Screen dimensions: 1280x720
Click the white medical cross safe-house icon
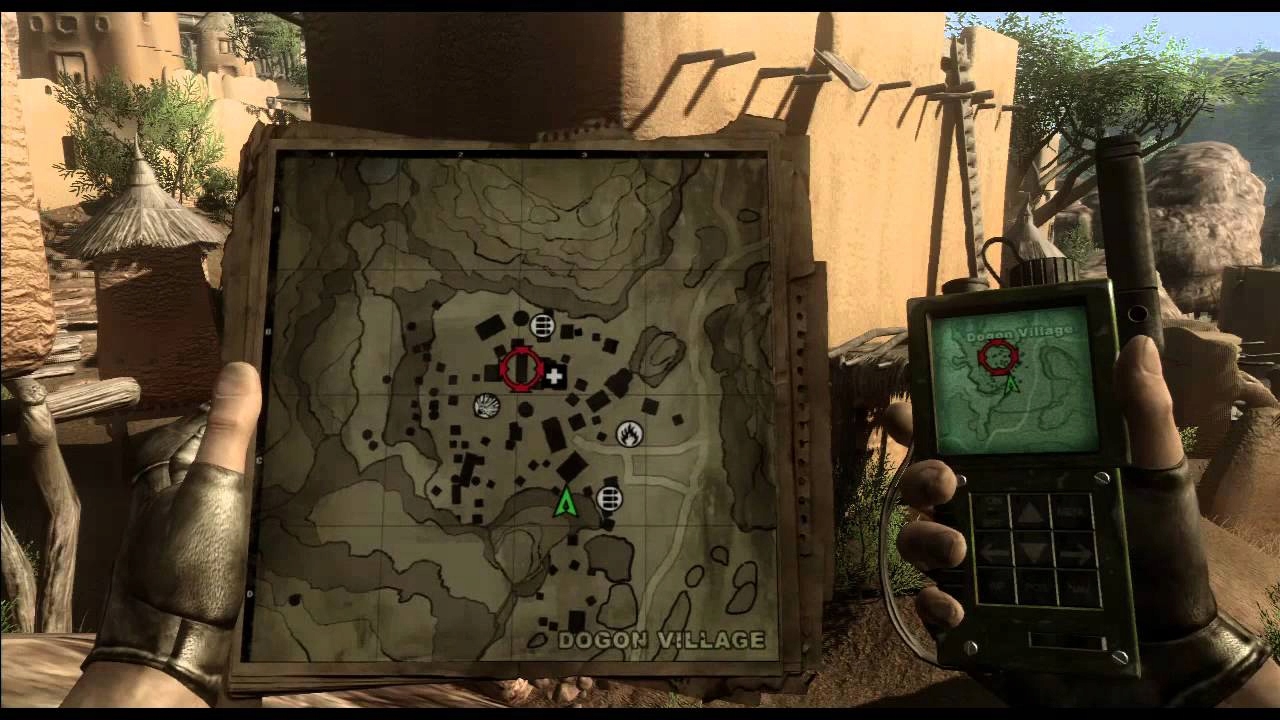[557, 377]
